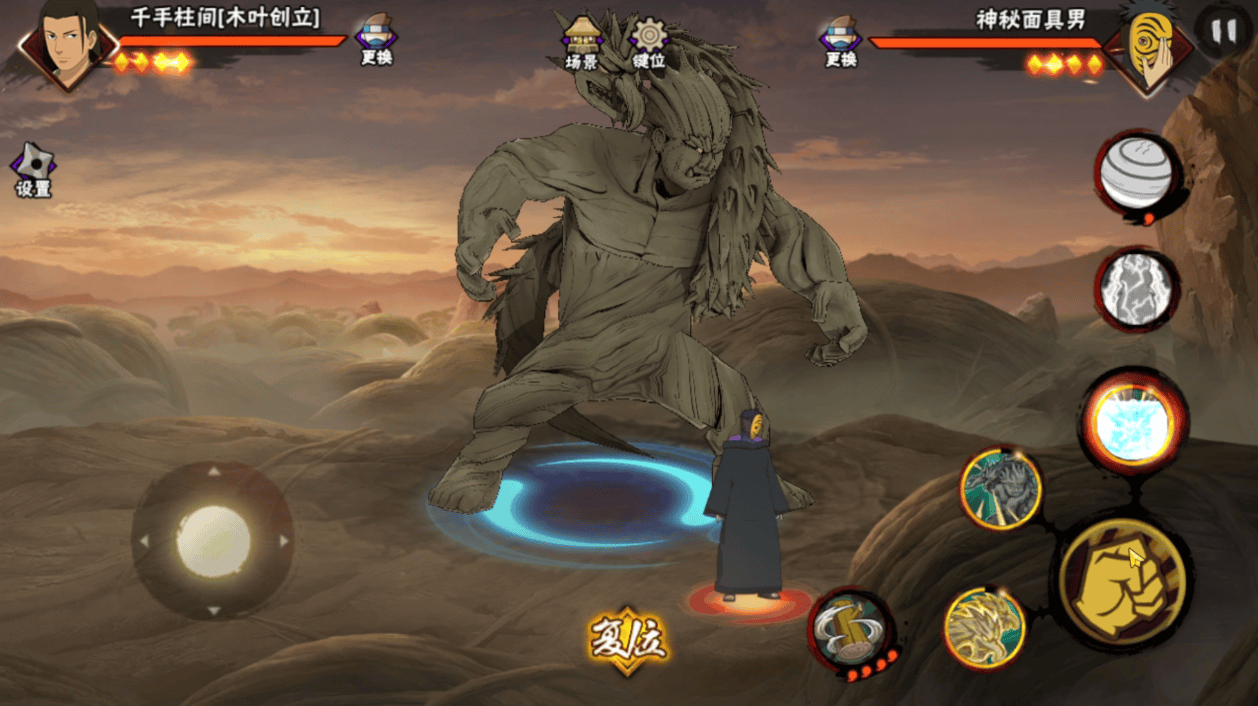
Task: Open the 键位 key layout gear
Action: click(x=649, y=40)
